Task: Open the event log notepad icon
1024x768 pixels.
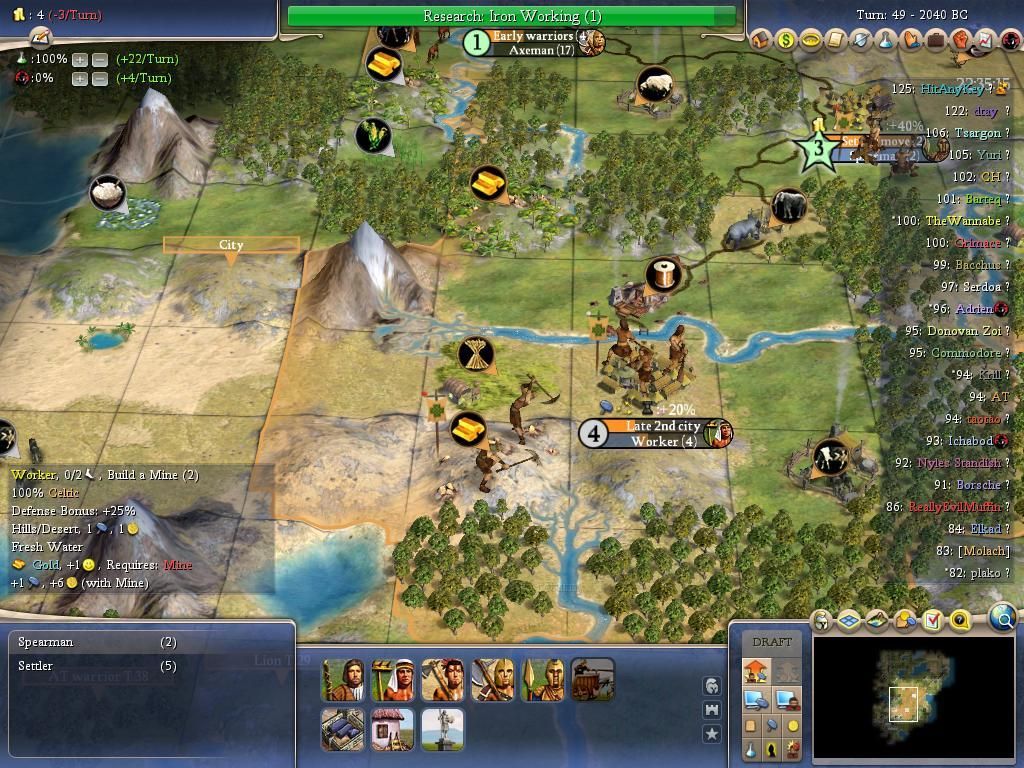Action: click(x=40, y=37)
